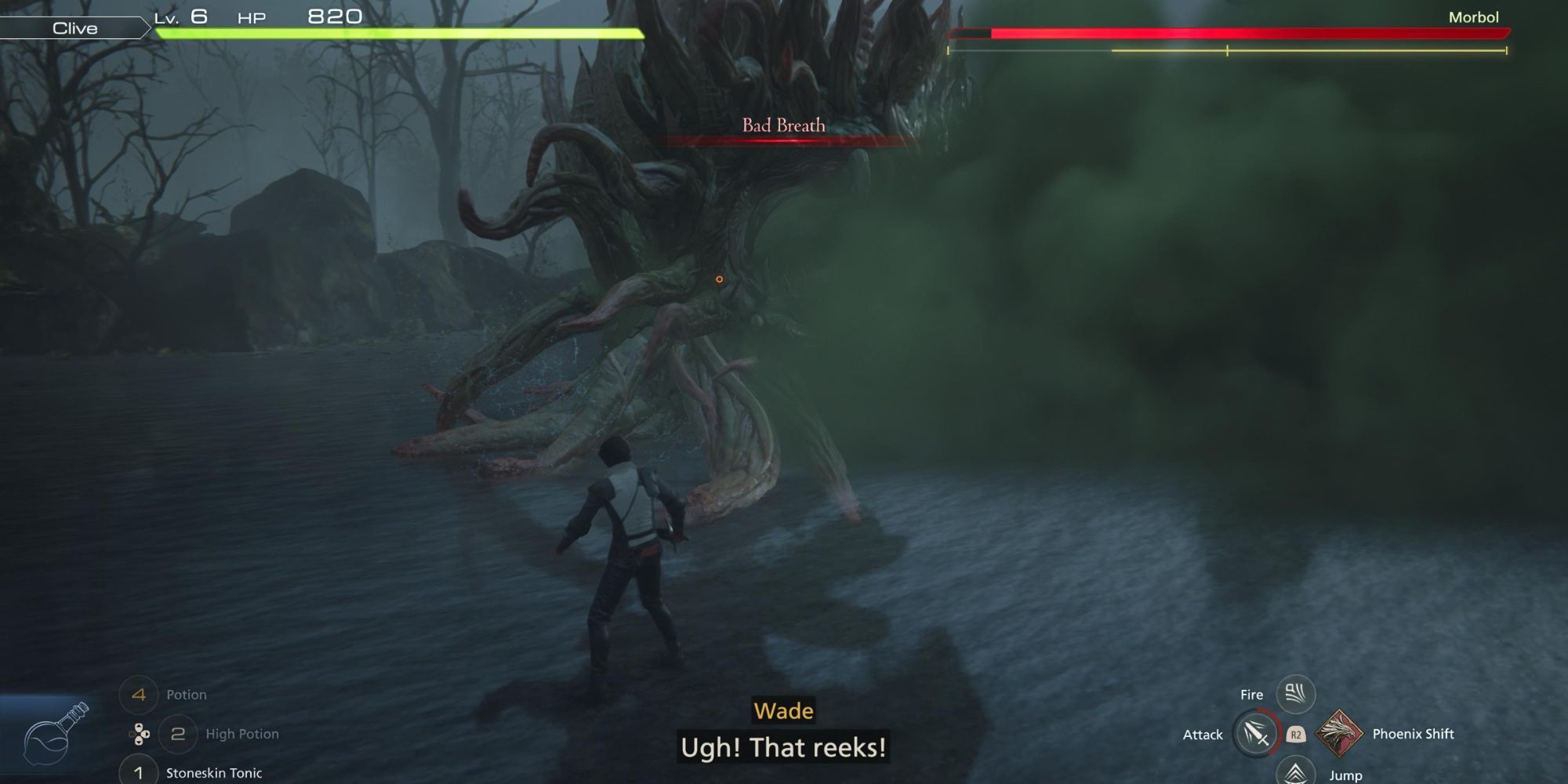Activate the Phoenix Shift diamond icon
The height and width of the screenshot is (784, 1568).
(x=1339, y=734)
